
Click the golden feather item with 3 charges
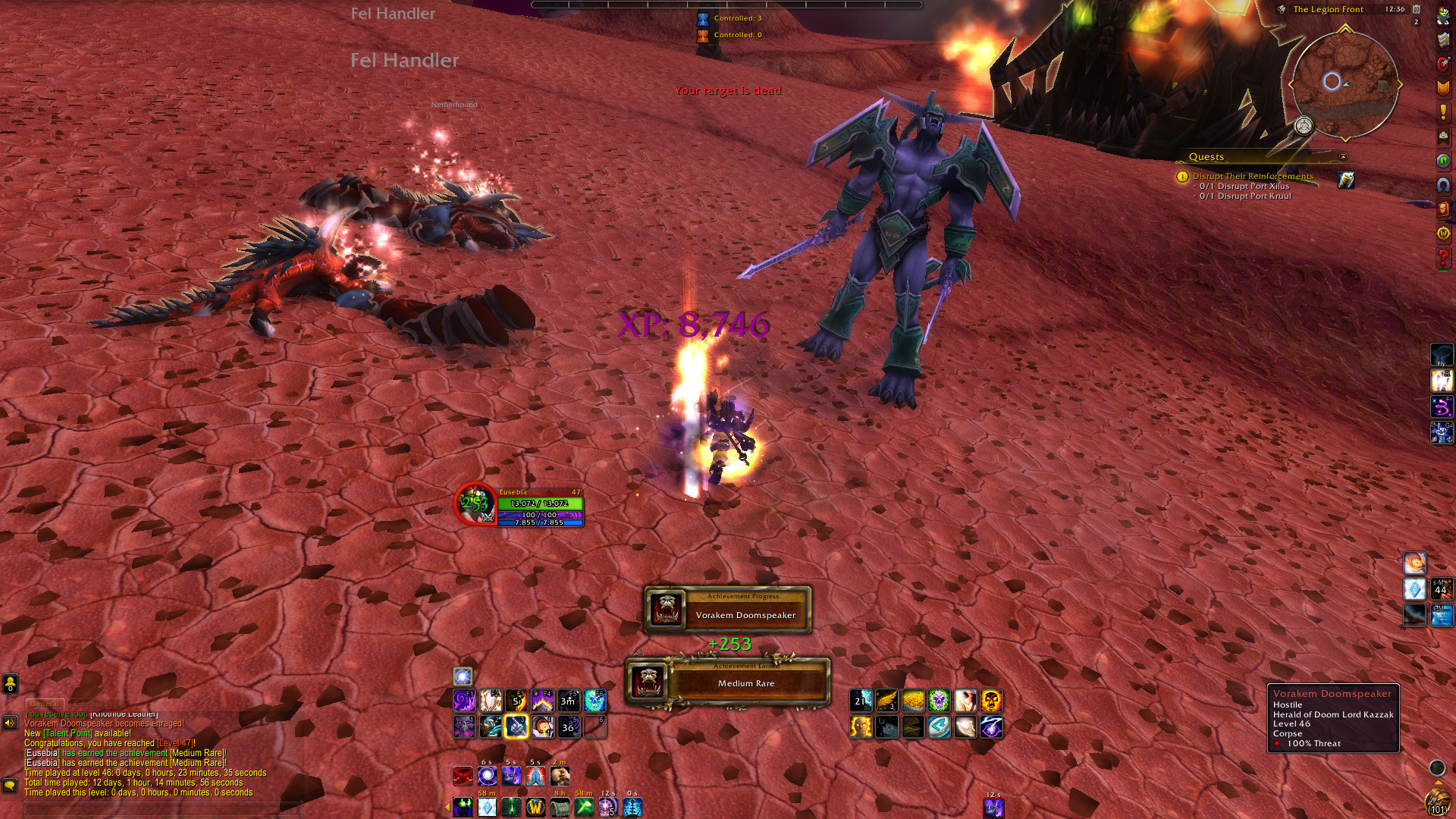886,701
